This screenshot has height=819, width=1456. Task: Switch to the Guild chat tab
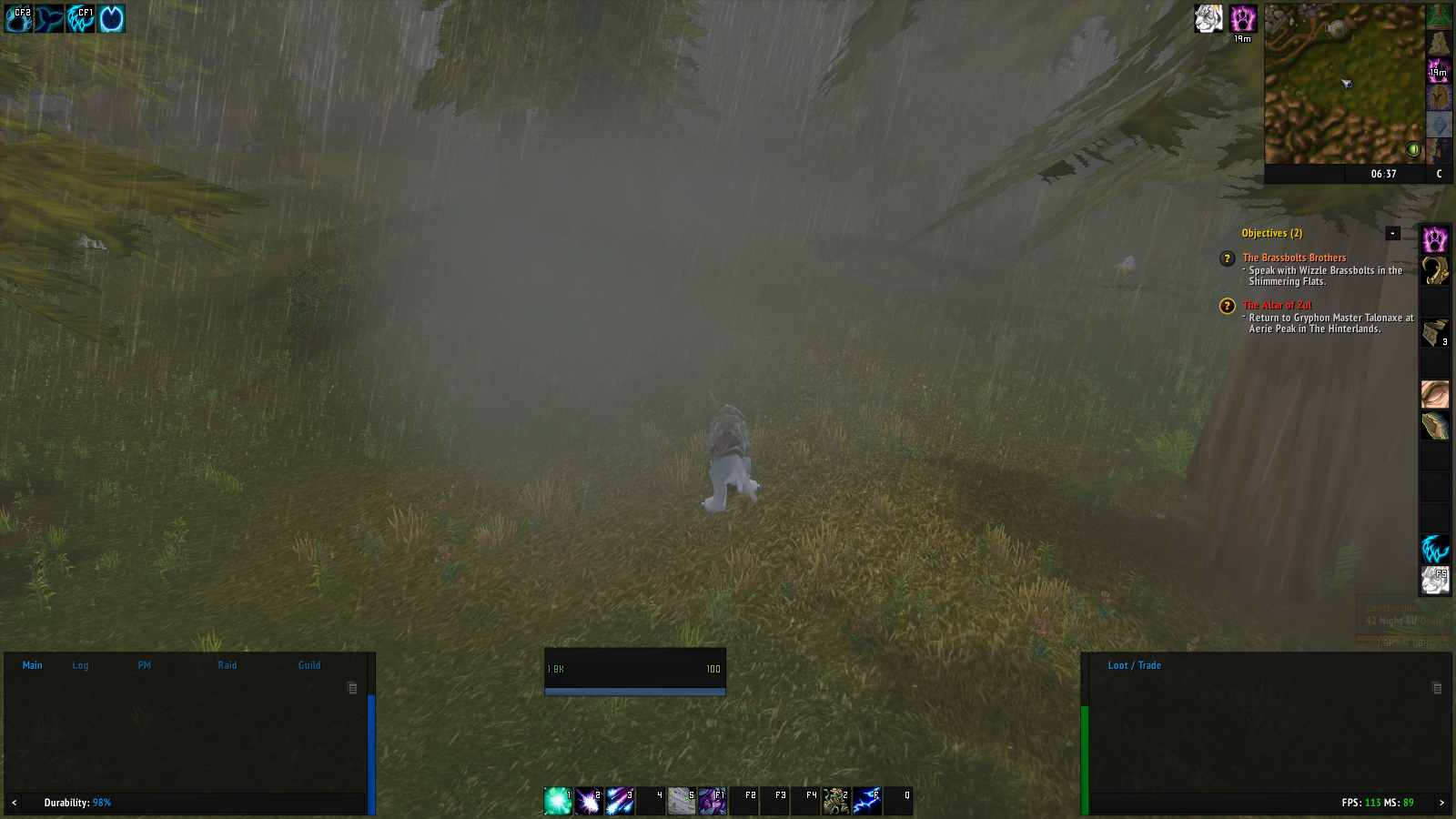[x=308, y=665]
